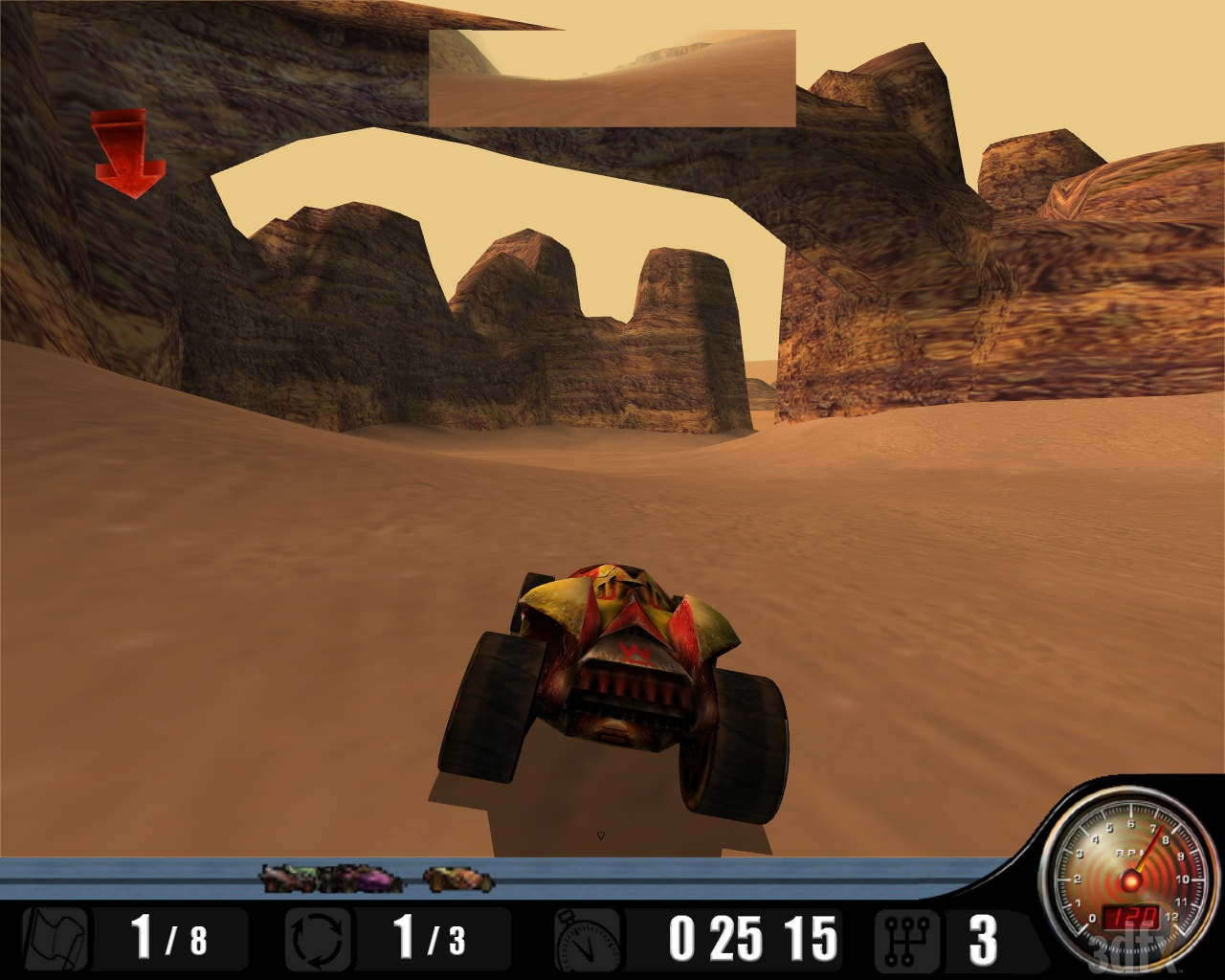The height and width of the screenshot is (980, 1225).
Task: Click the number 8 mark on the tachometer
Action: click(x=1164, y=840)
